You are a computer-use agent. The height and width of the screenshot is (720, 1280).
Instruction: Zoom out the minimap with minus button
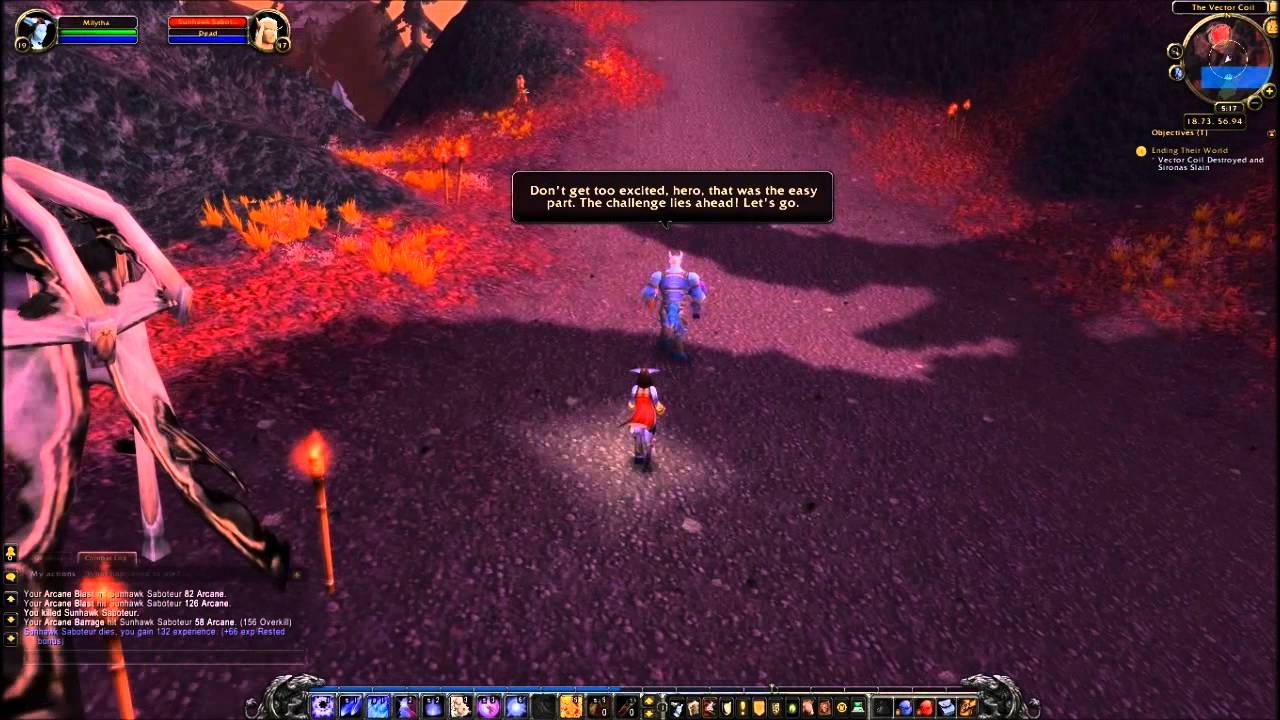(x=1253, y=103)
